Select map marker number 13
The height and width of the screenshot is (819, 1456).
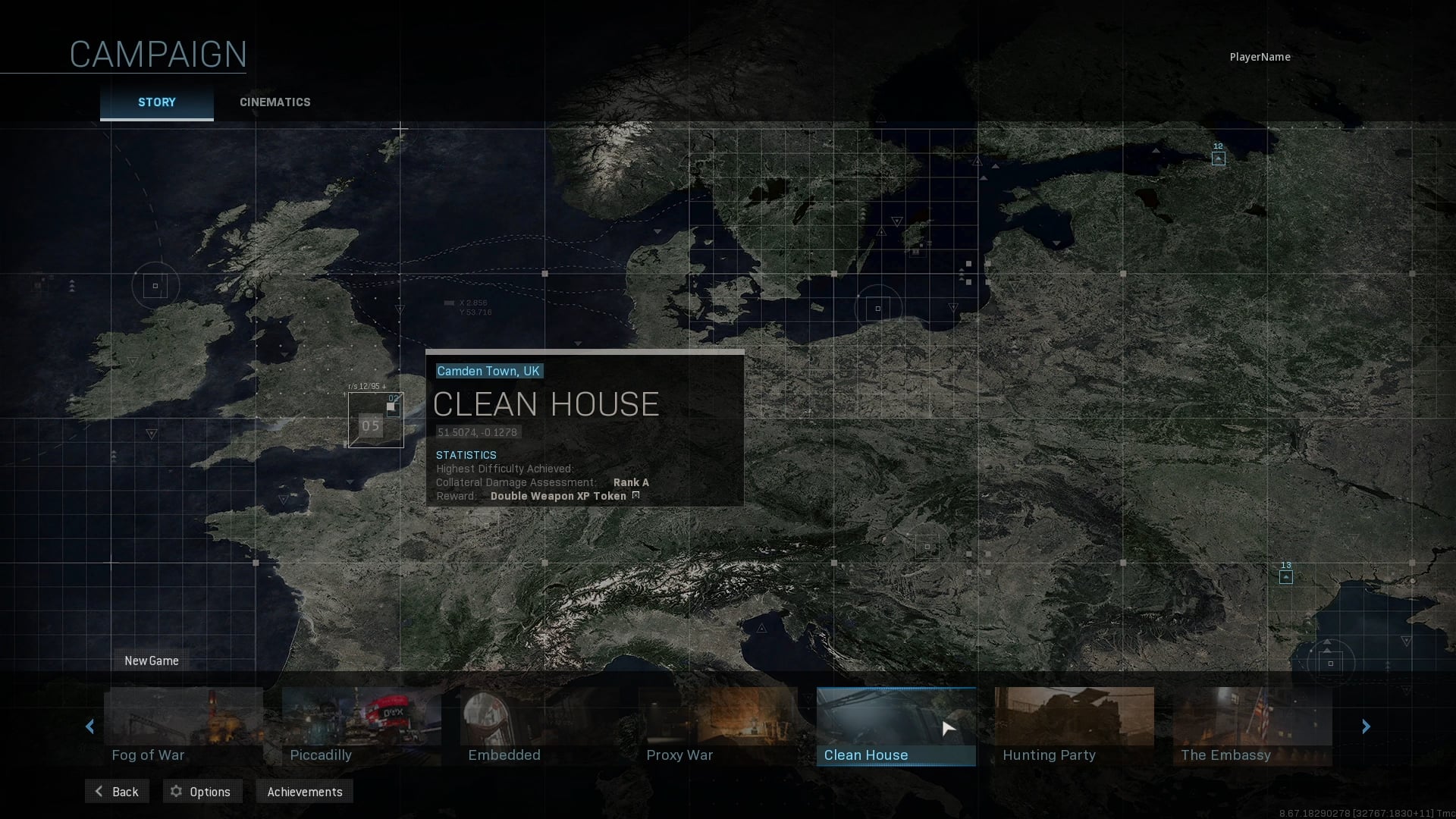point(1285,577)
